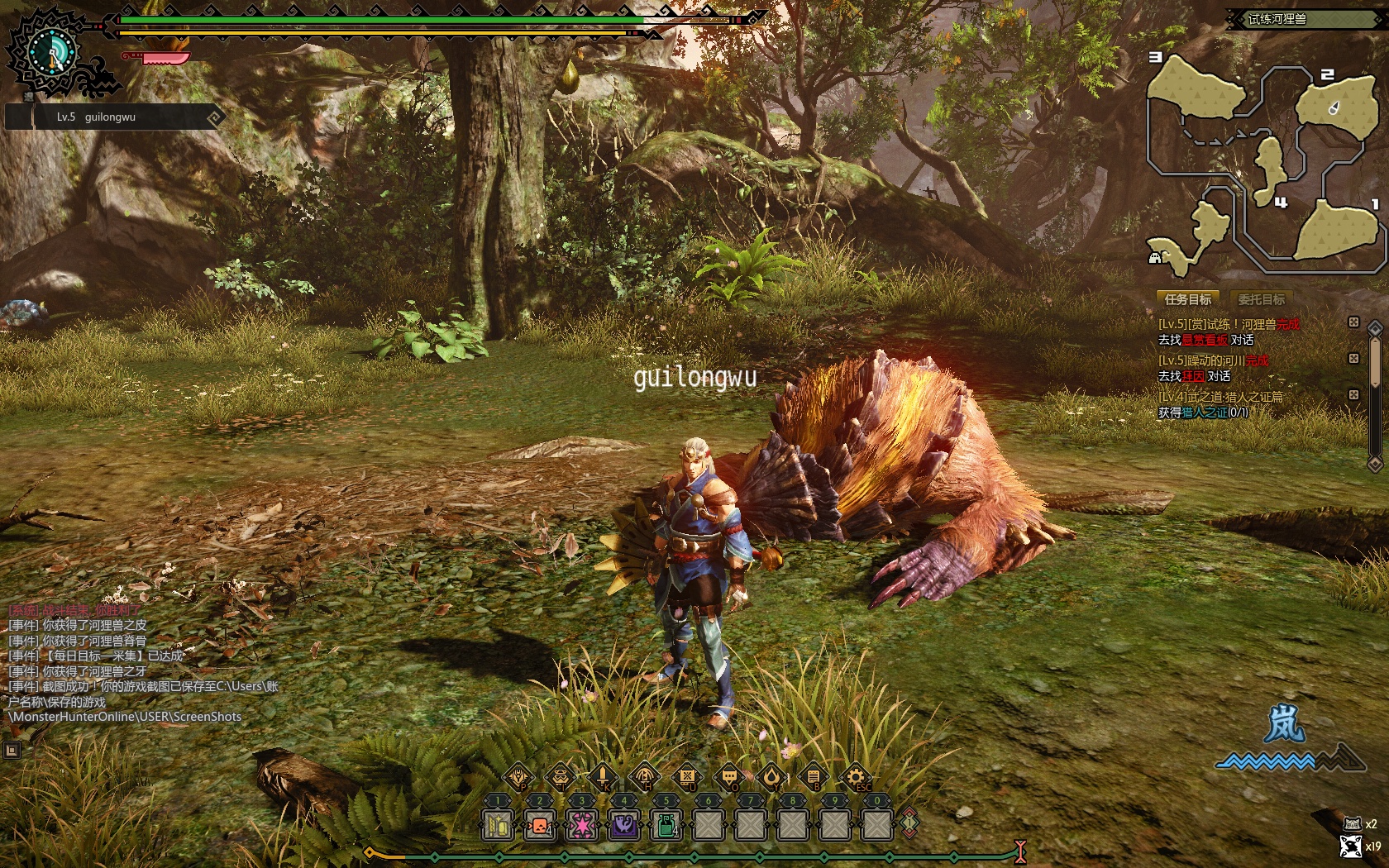The image size is (1389, 868).
Task: Select the 试练！河狸兽 quest entry
Action: pos(1228,324)
